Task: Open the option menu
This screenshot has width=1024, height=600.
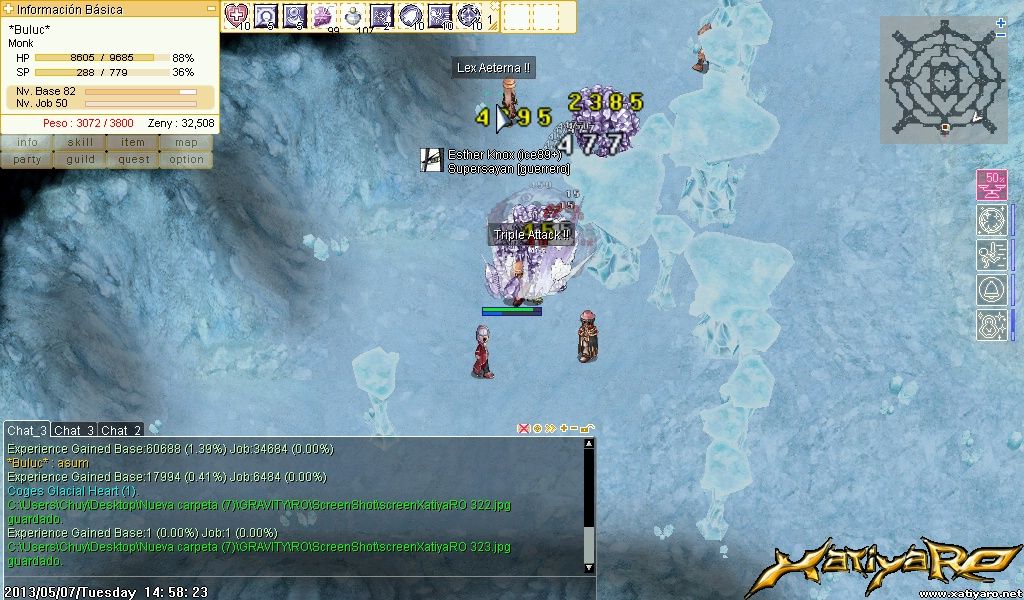Action: [186, 159]
